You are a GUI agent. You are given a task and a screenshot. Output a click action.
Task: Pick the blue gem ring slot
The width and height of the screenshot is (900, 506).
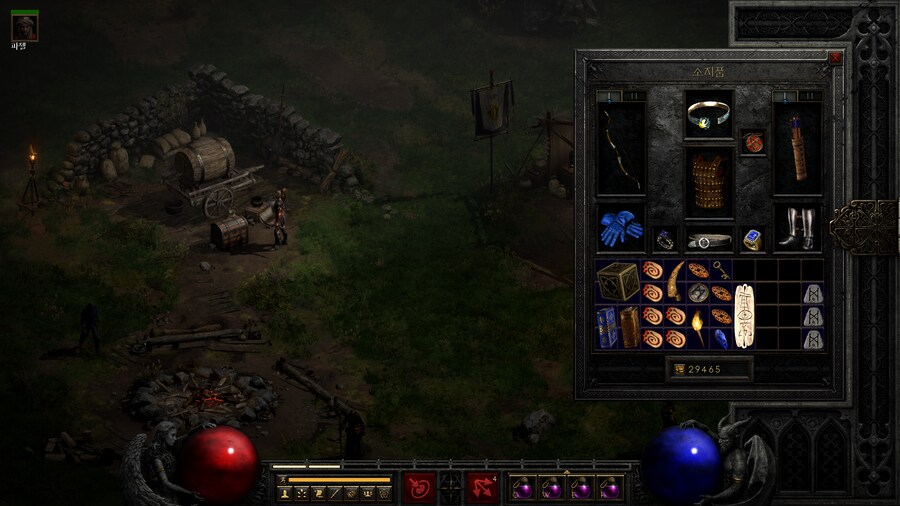[x=751, y=240]
